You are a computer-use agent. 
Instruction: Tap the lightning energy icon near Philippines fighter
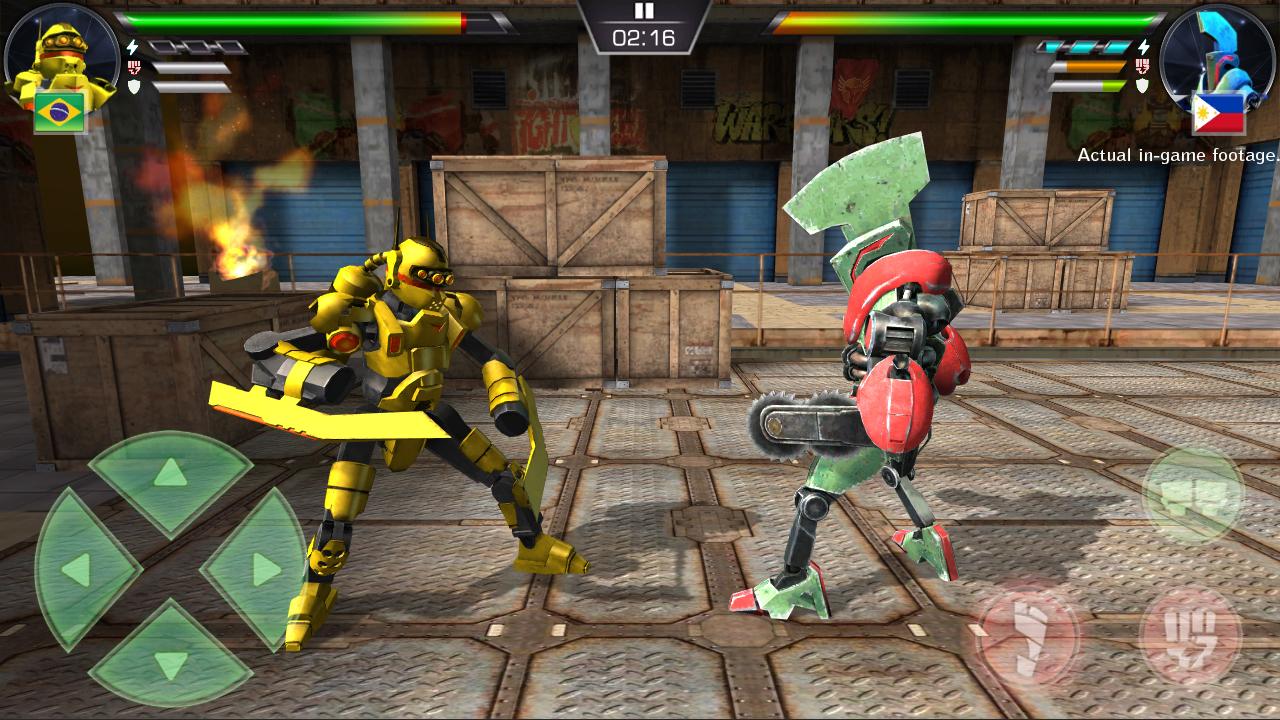click(x=1144, y=46)
